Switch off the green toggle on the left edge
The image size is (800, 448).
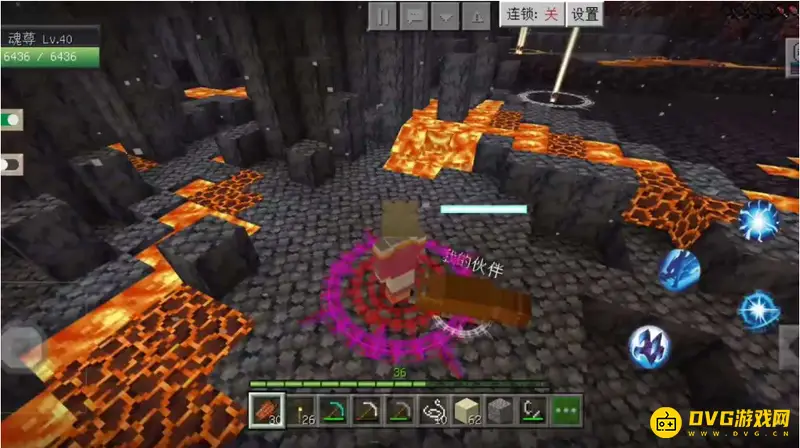click(11, 120)
